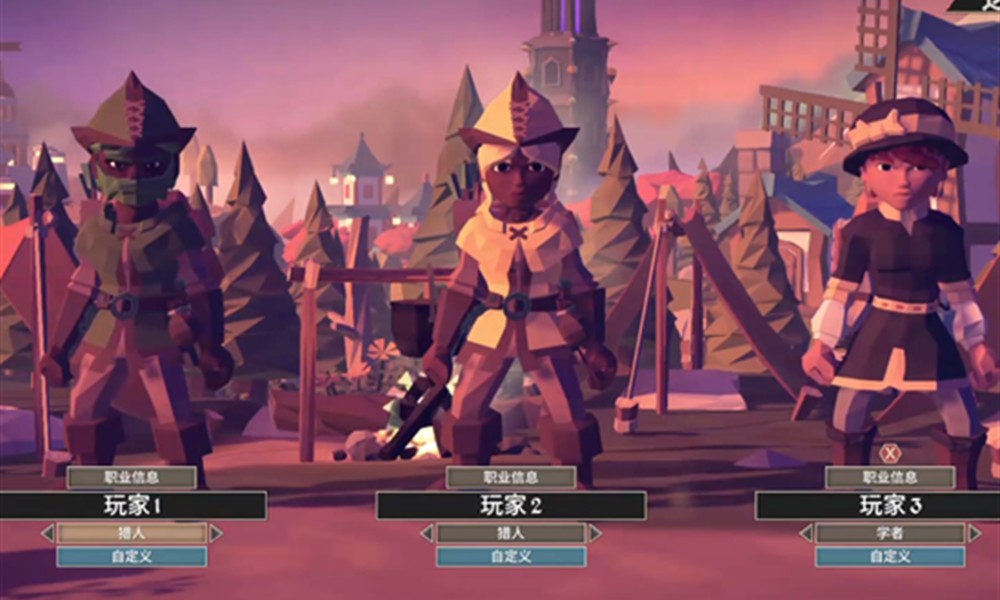Open 职业信息 for 玩家 2

coord(510,478)
